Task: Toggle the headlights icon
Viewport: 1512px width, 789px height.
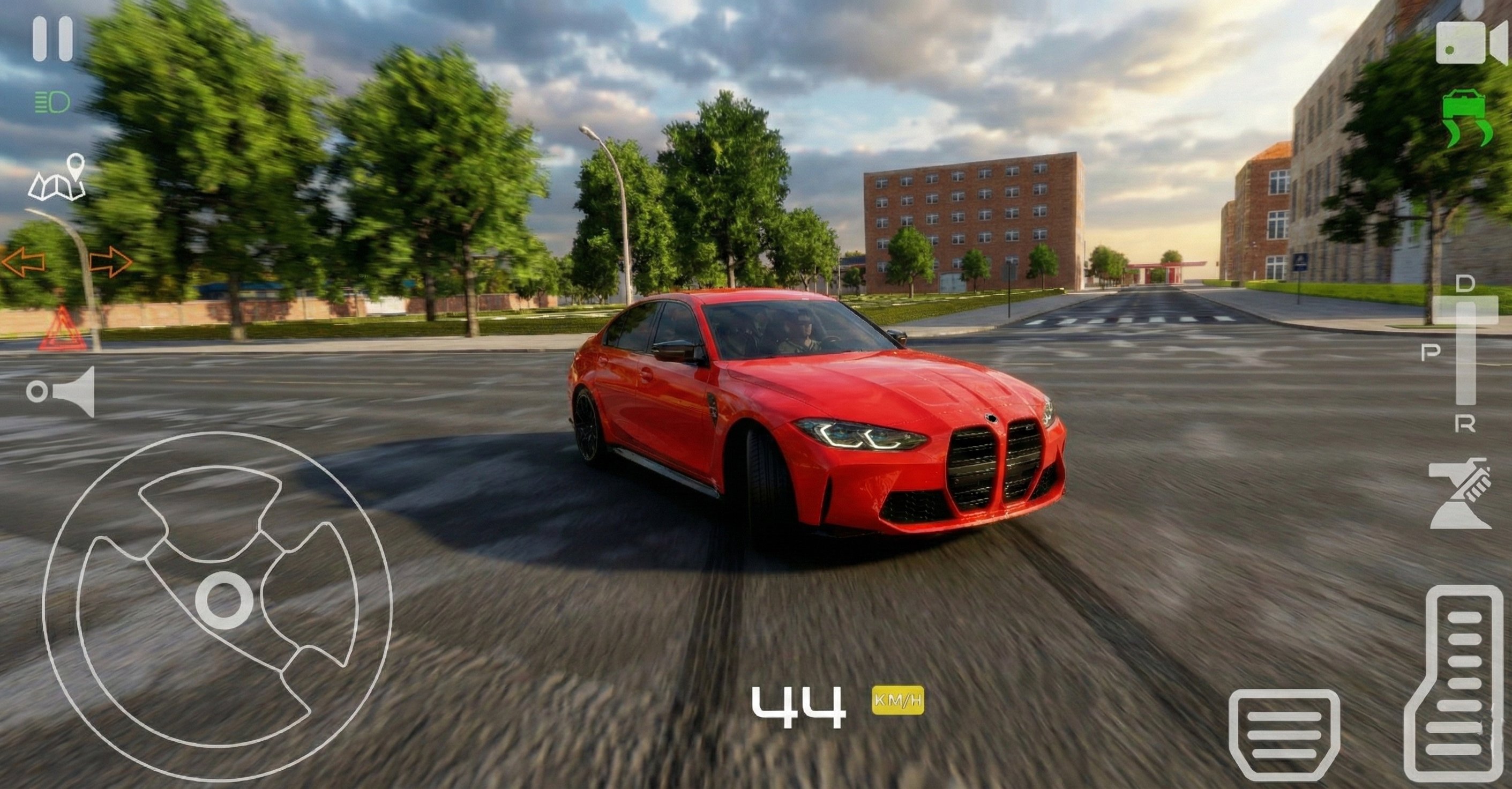Action: tap(52, 103)
